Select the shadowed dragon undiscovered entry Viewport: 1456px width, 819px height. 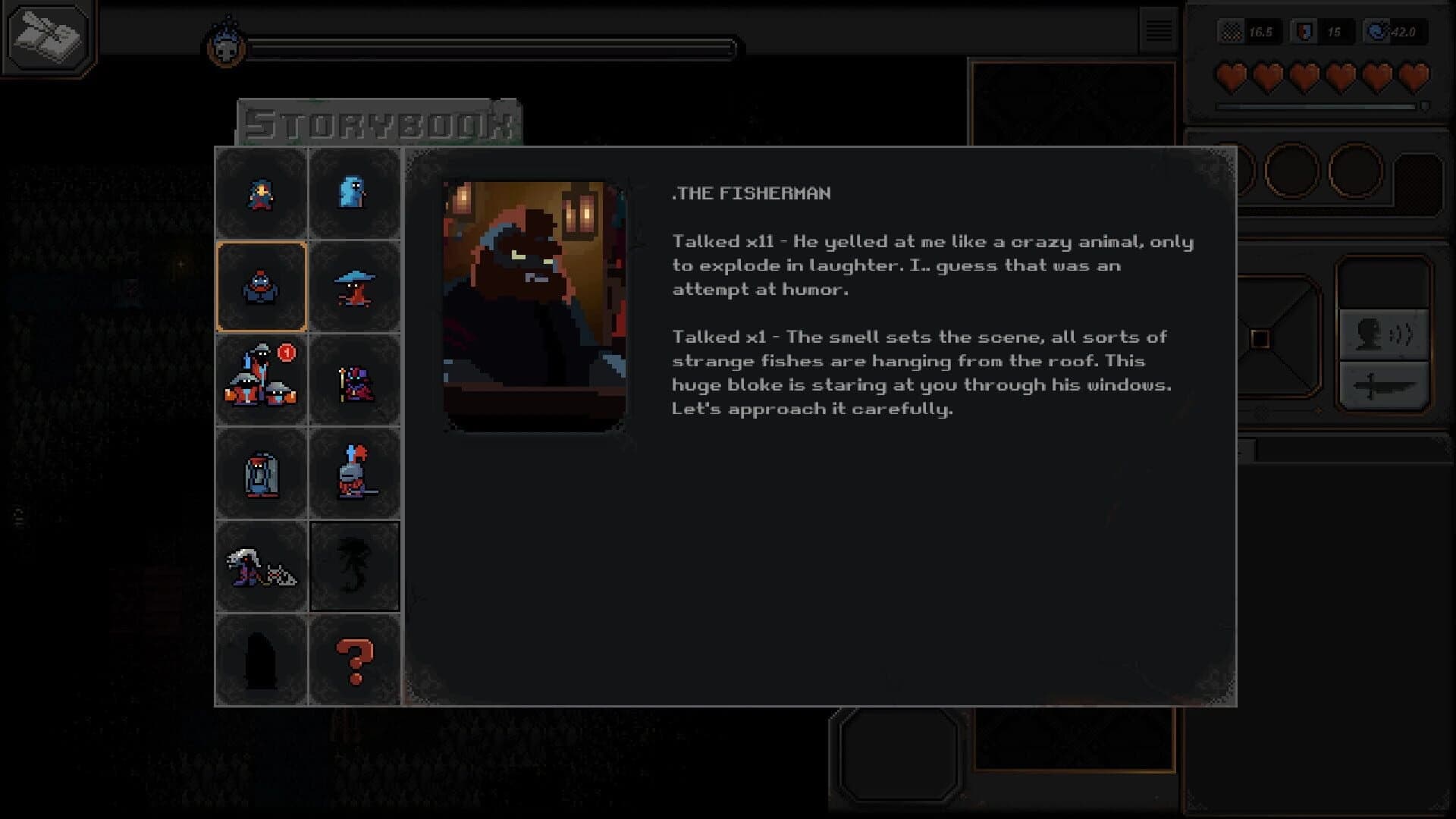[x=355, y=566]
